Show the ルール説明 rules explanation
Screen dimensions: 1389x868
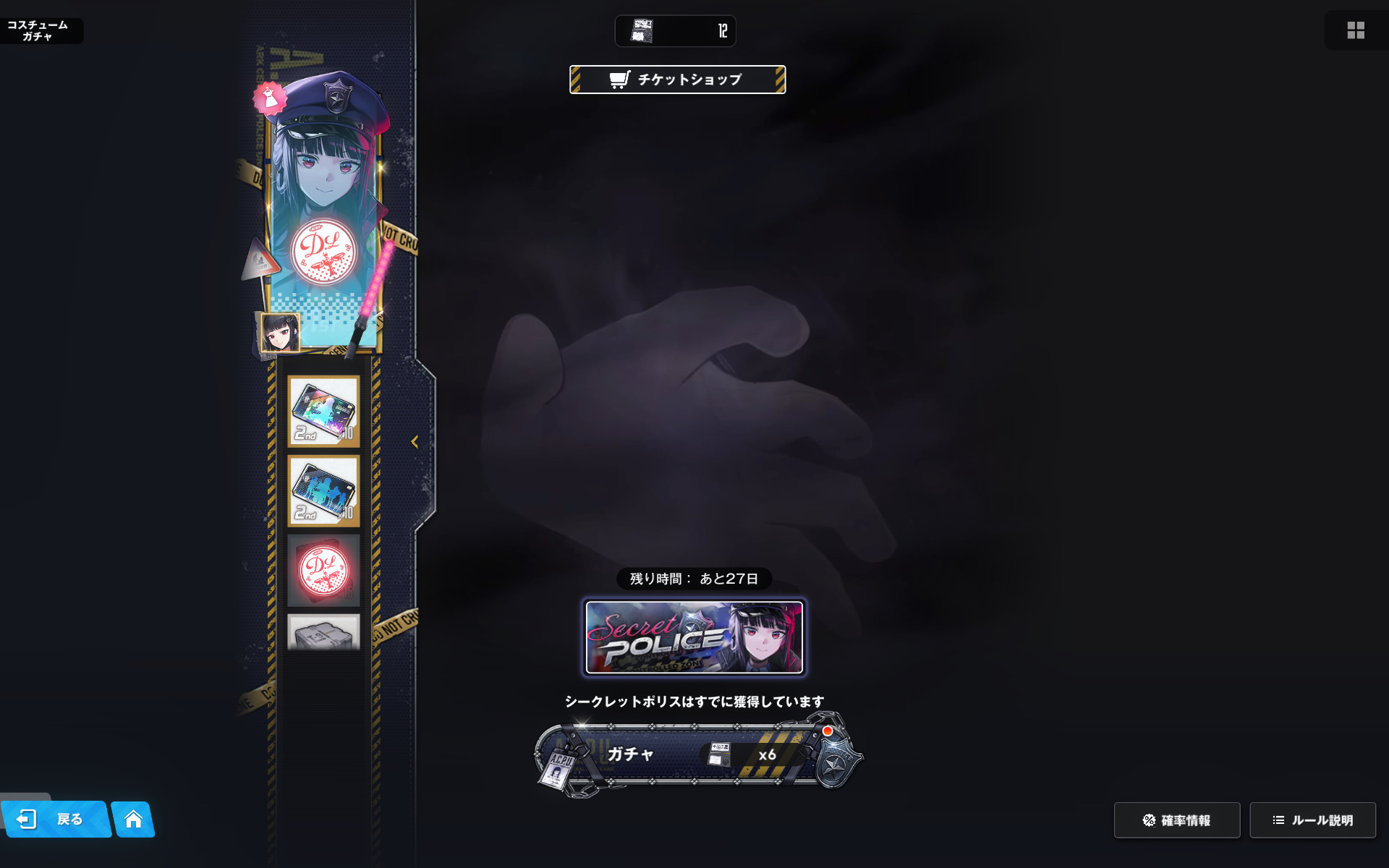point(1312,820)
